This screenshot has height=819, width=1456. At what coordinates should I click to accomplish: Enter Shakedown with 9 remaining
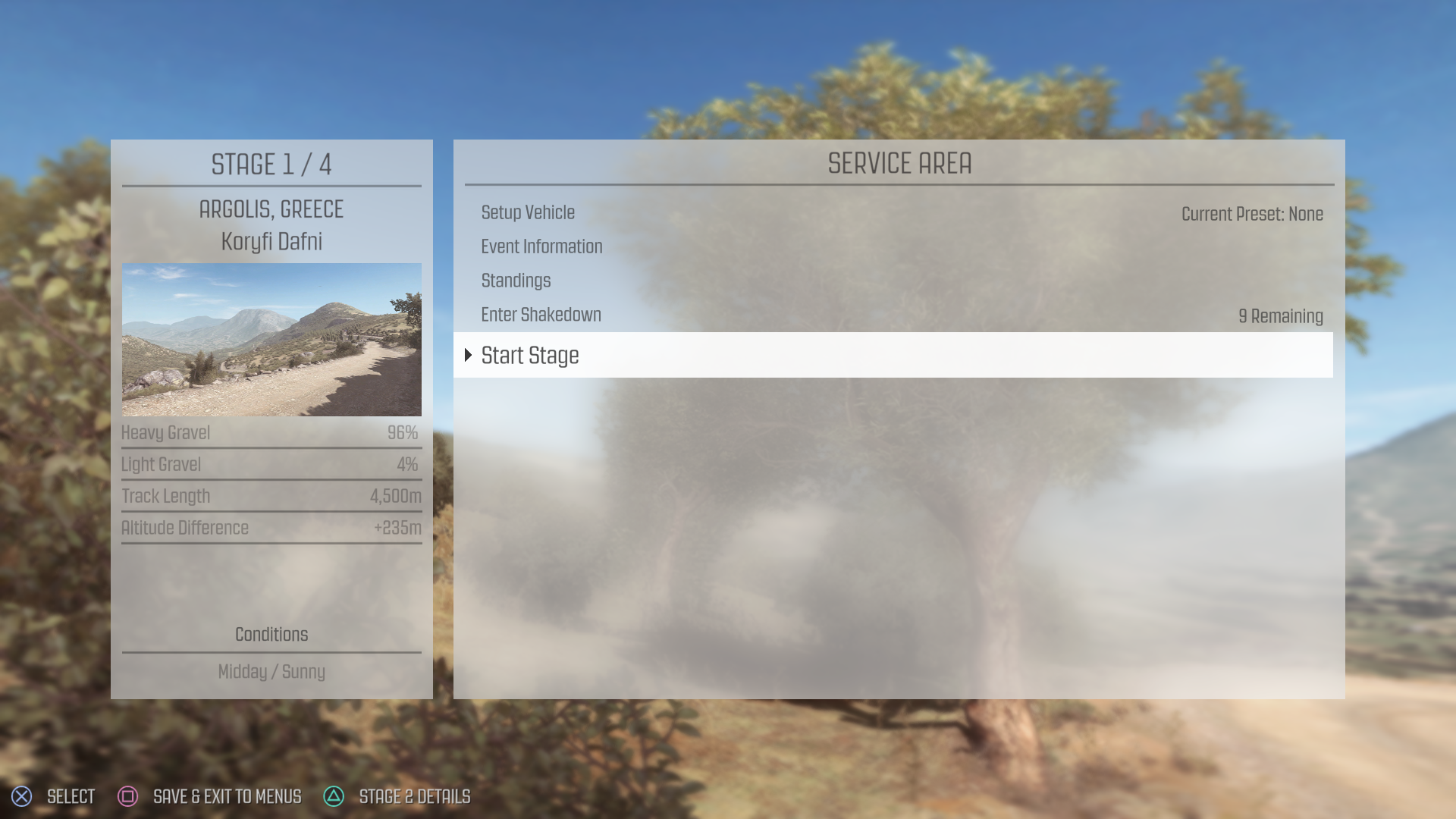tap(541, 315)
